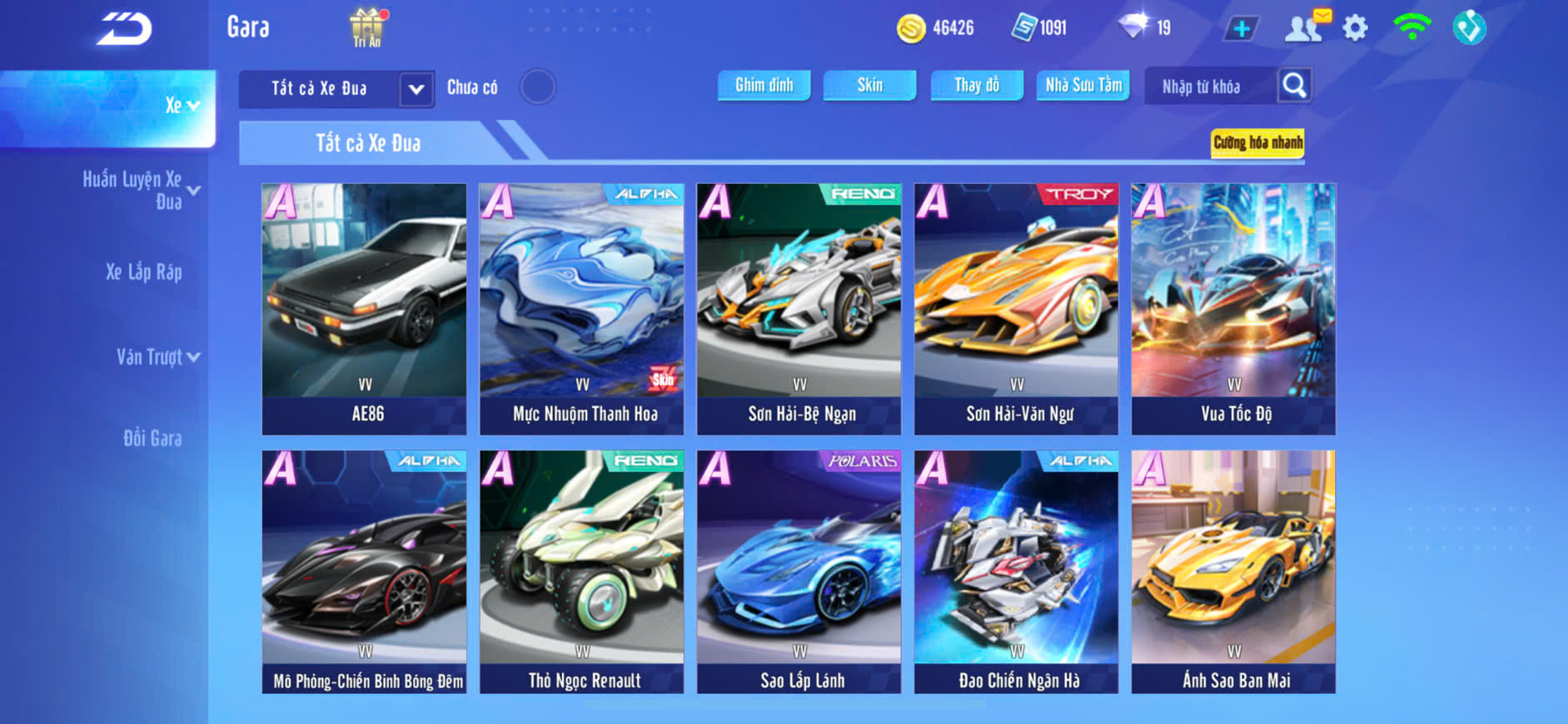Select the AE86 car card

pyautogui.click(x=365, y=309)
